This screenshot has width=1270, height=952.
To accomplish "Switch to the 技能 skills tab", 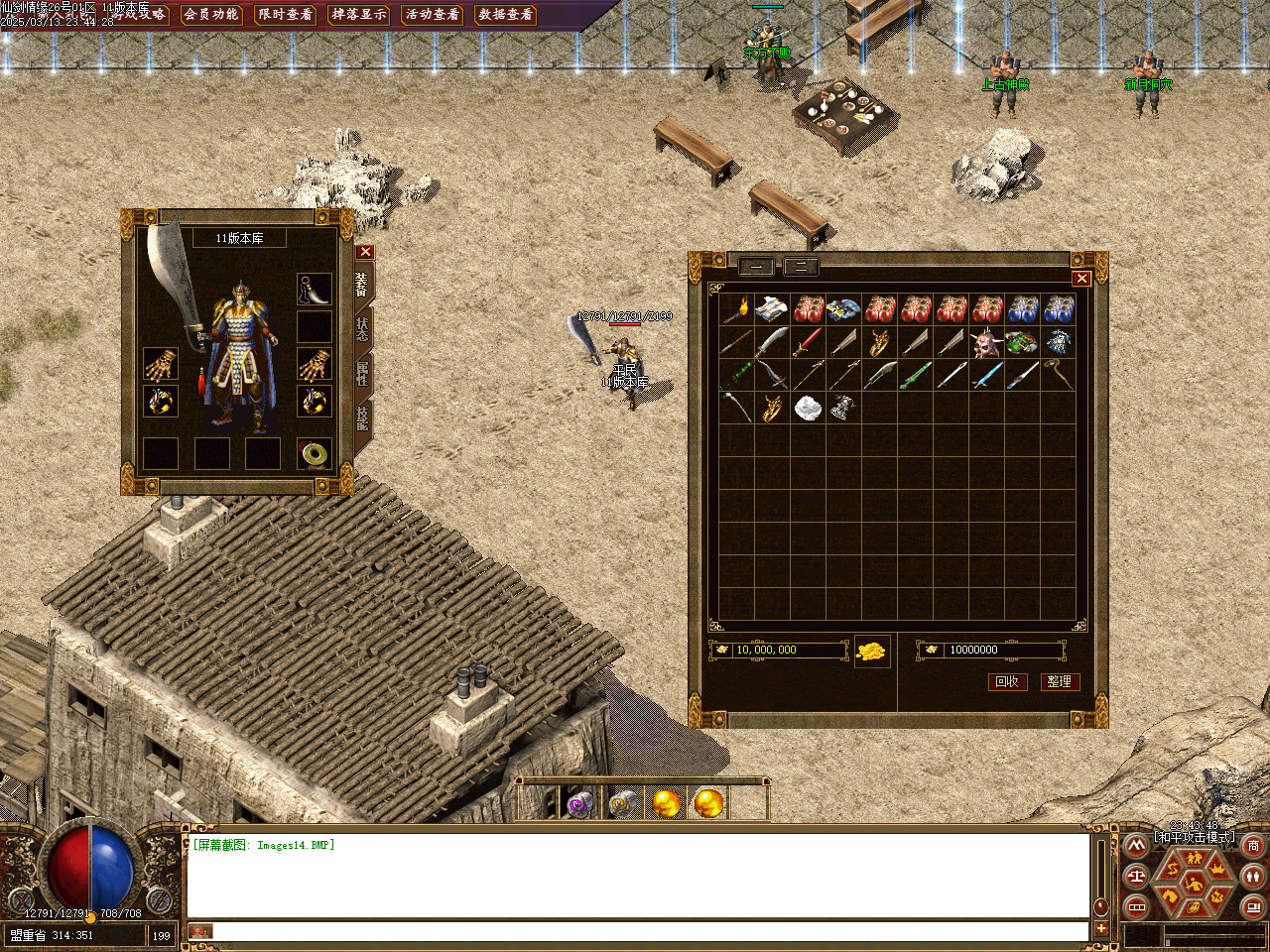I will (x=362, y=417).
